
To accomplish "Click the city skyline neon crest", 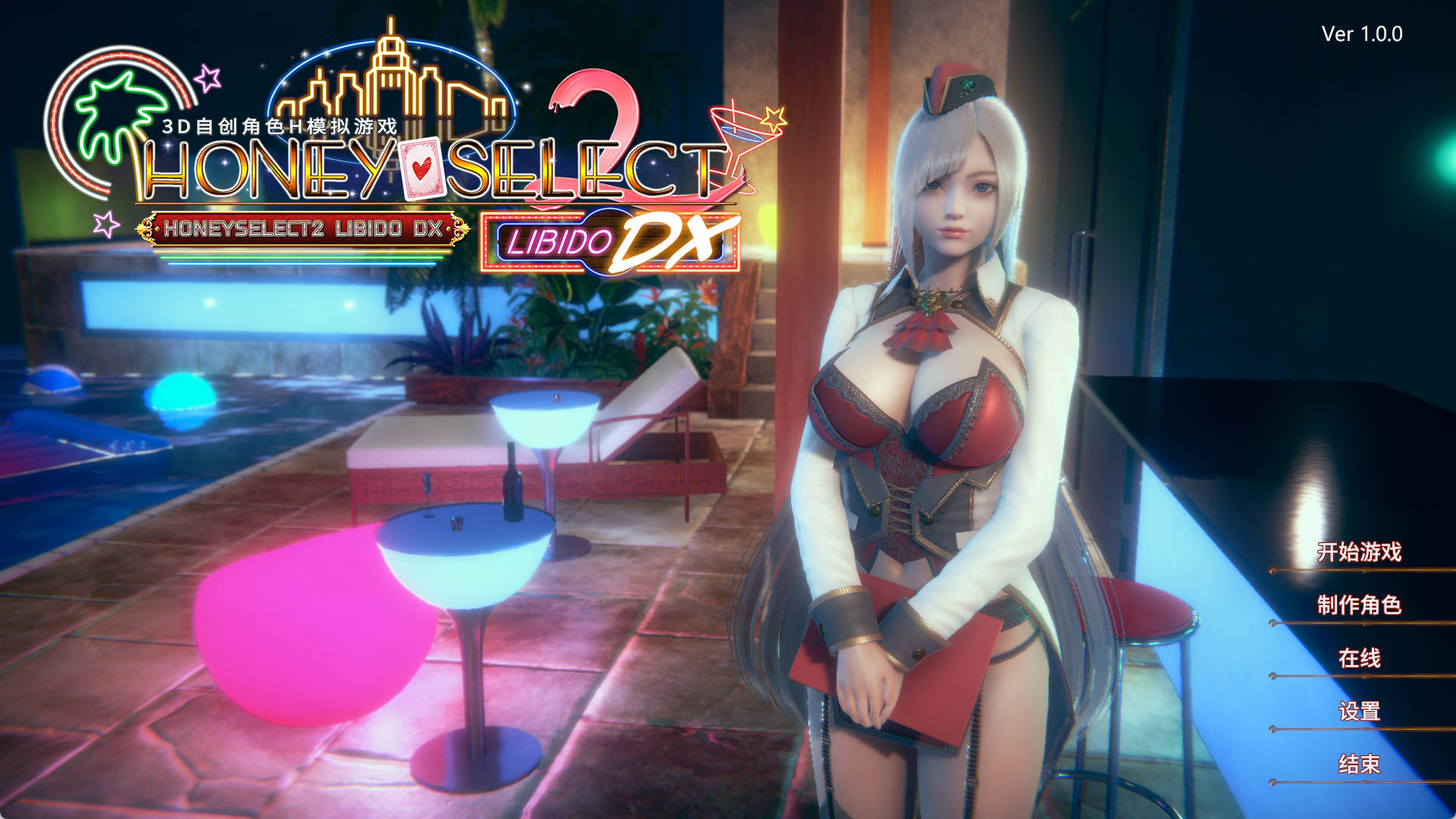I will coord(391,80).
